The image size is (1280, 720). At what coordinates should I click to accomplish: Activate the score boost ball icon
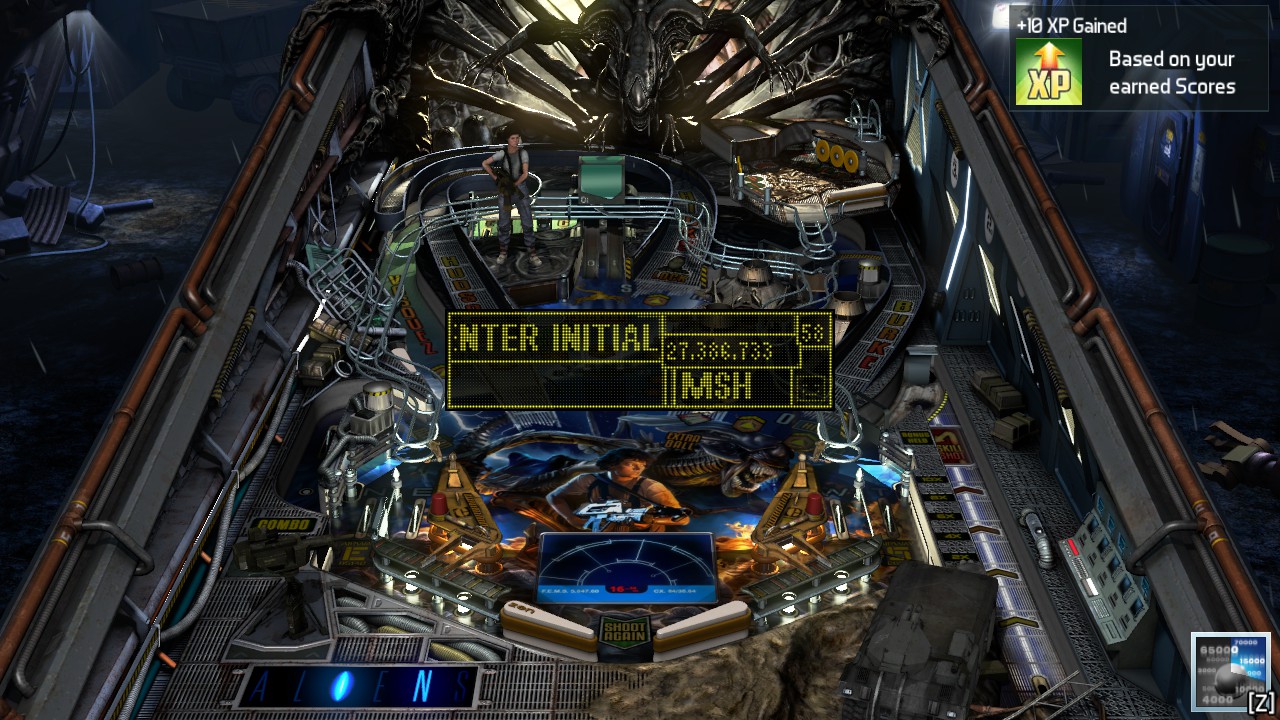(x=1229, y=670)
